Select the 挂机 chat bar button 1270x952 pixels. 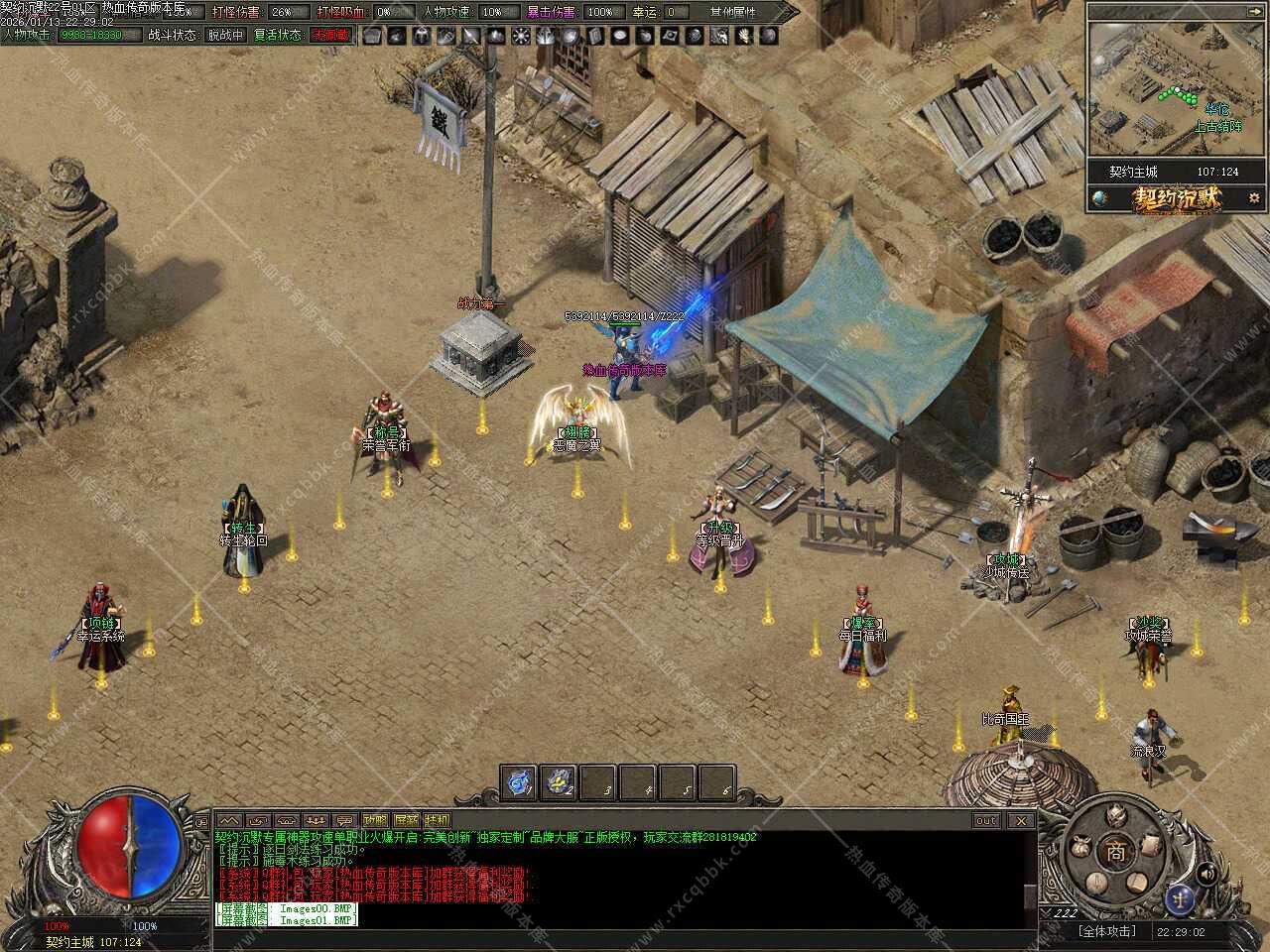coord(437,820)
